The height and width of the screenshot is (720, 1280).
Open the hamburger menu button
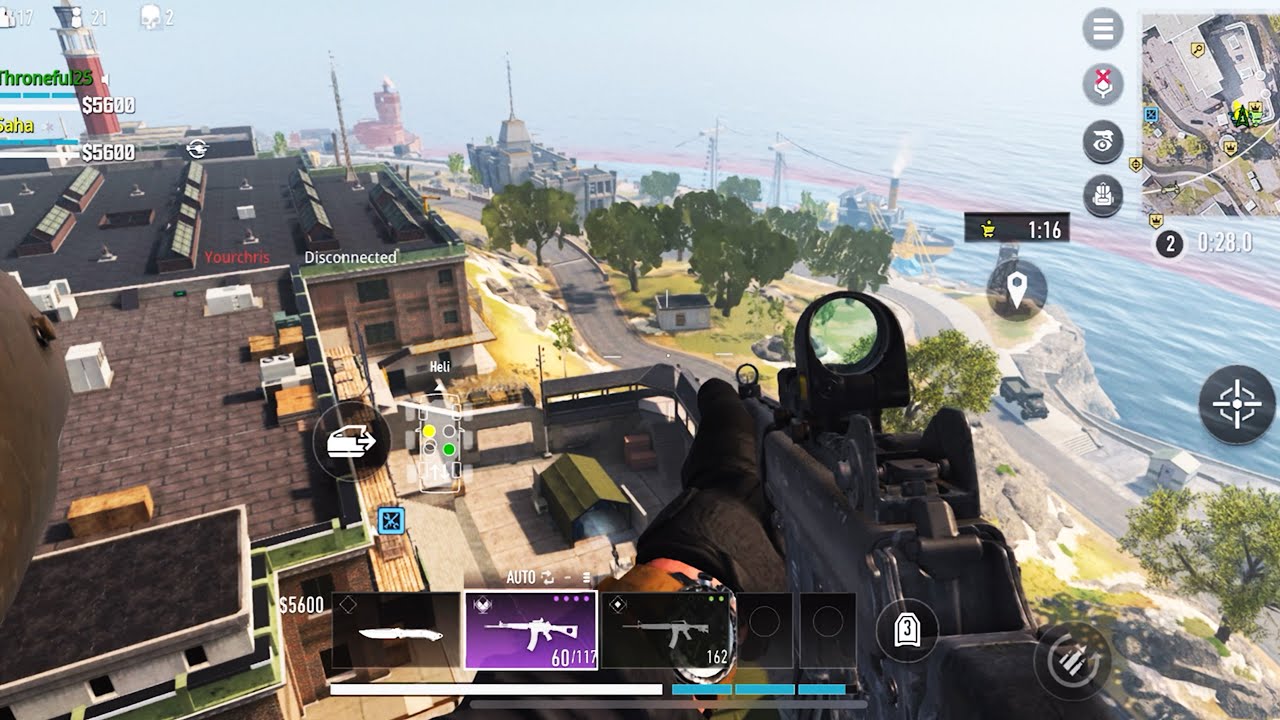click(1102, 29)
